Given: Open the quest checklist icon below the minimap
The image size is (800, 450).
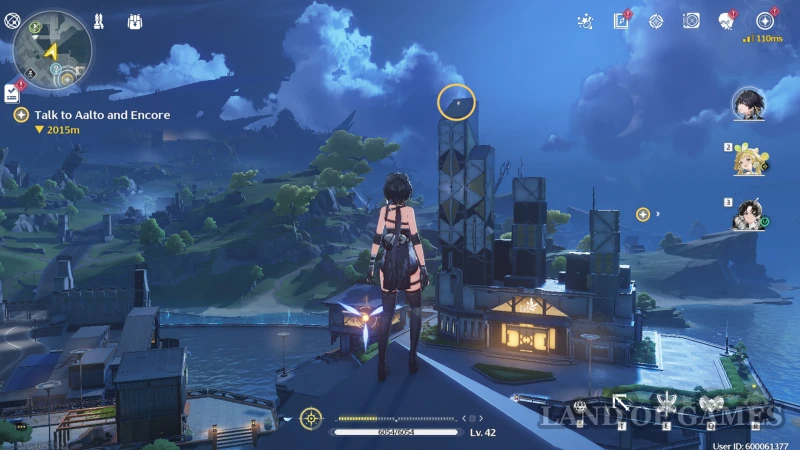Looking at the screenshot, I should [11, 93].
